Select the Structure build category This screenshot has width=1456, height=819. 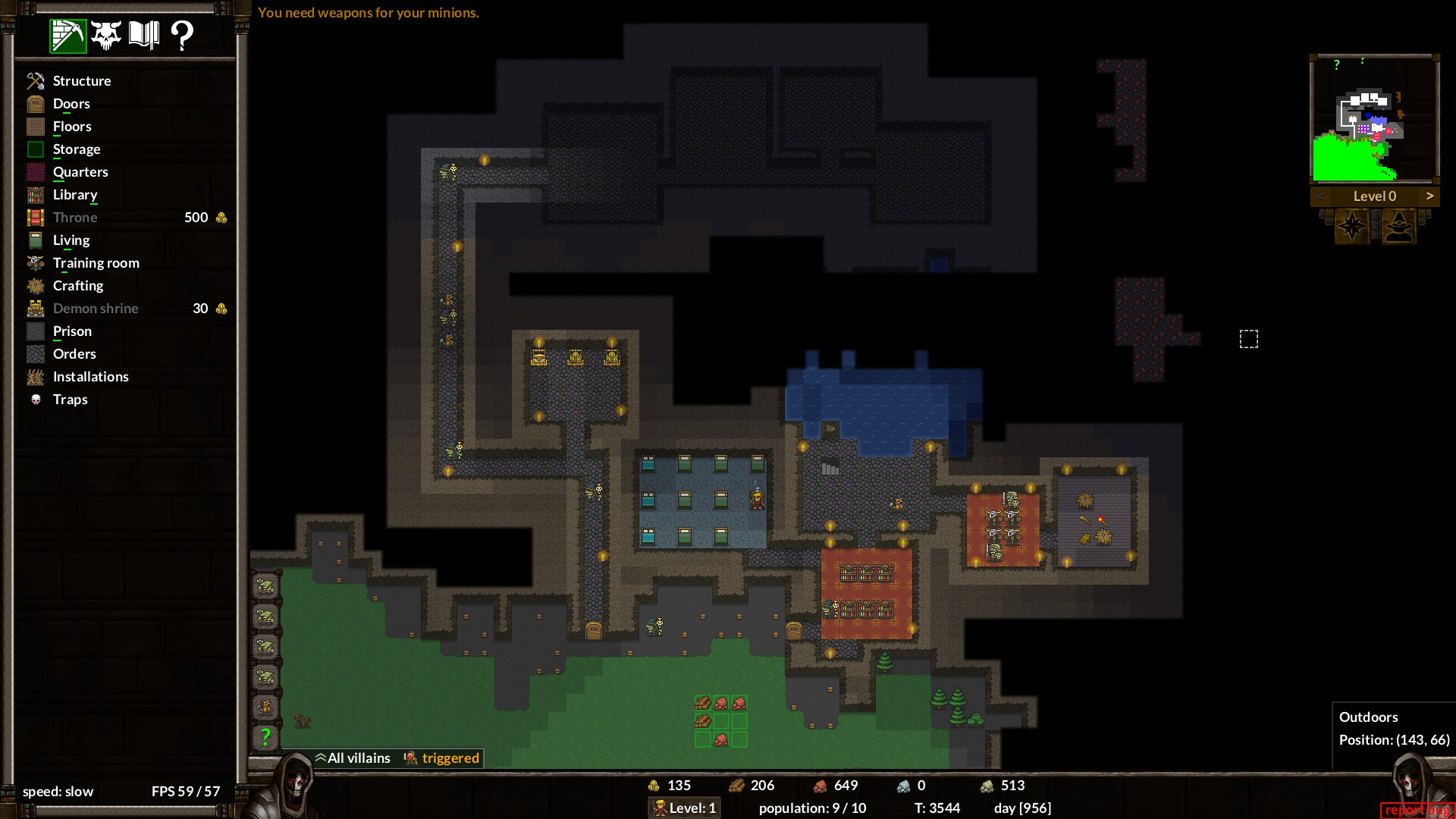[81, 81]
